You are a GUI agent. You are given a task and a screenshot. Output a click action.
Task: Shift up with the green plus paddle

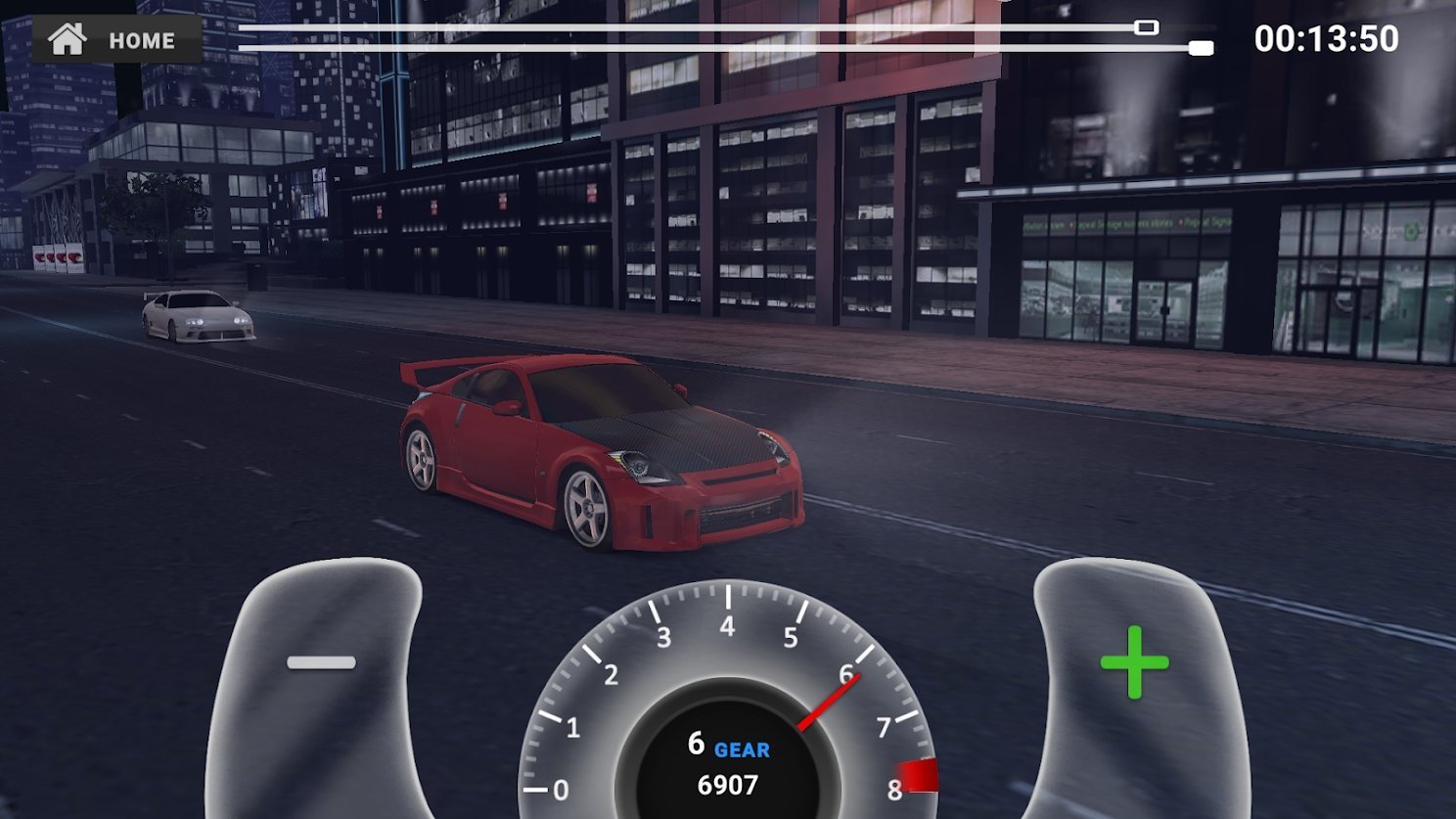1133,663
